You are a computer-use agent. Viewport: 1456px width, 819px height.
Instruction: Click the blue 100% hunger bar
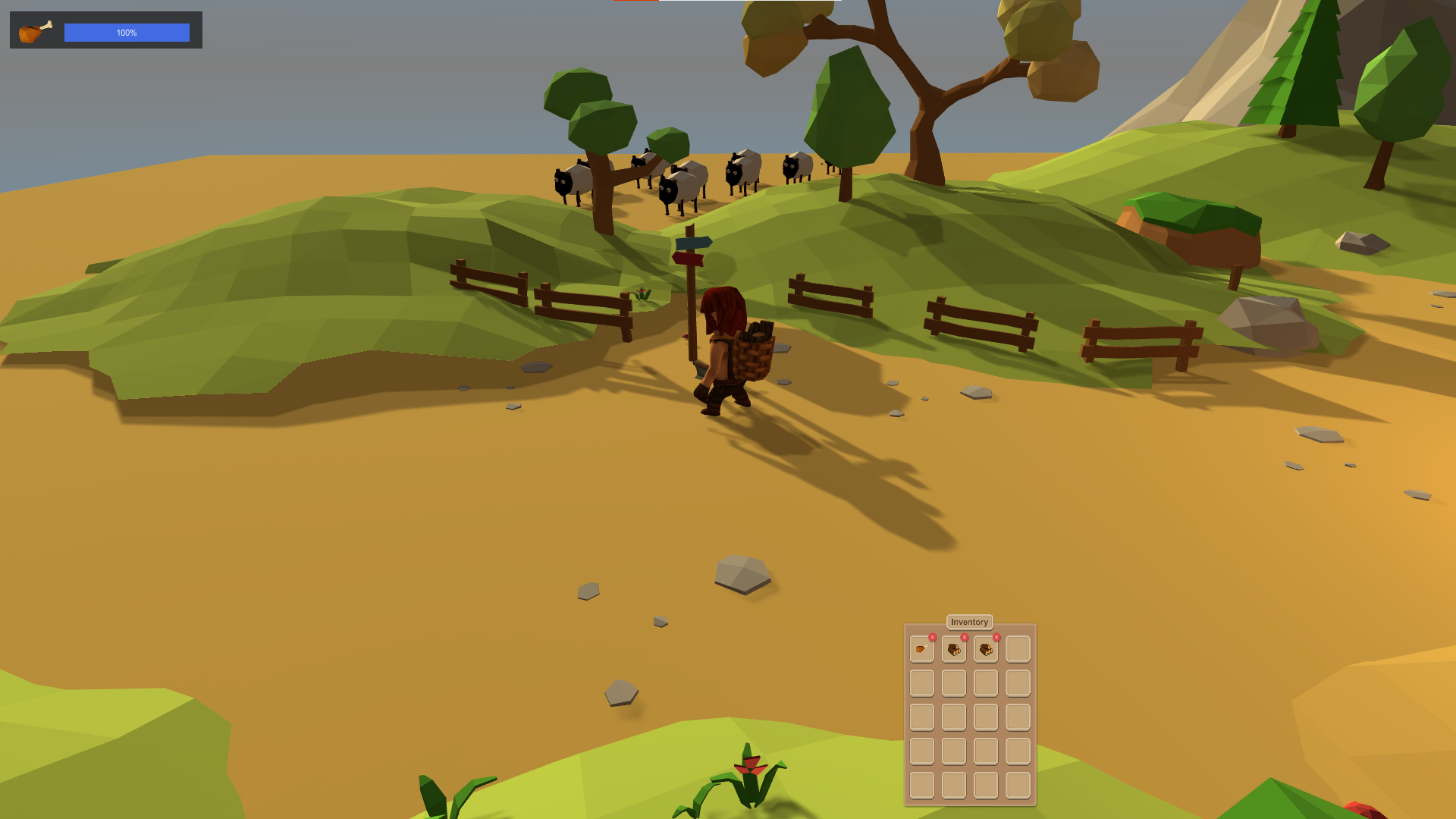(126, 33)
